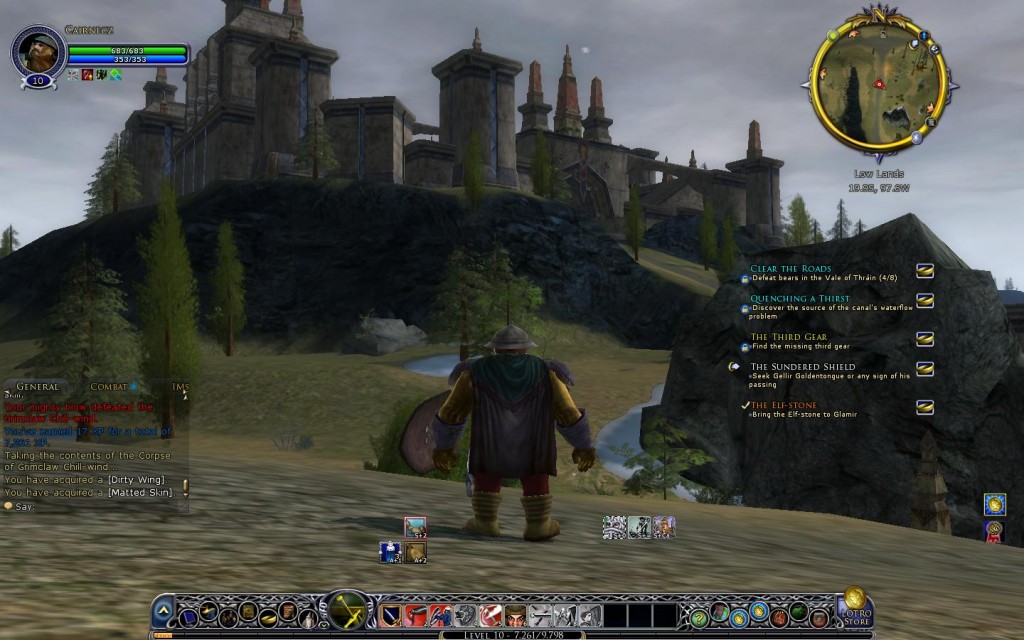The height and width of the screenshot is (640, 1024).
Task: Select The Sundered Shield quest
Action: pyautogui.click(x=803, y=367)
